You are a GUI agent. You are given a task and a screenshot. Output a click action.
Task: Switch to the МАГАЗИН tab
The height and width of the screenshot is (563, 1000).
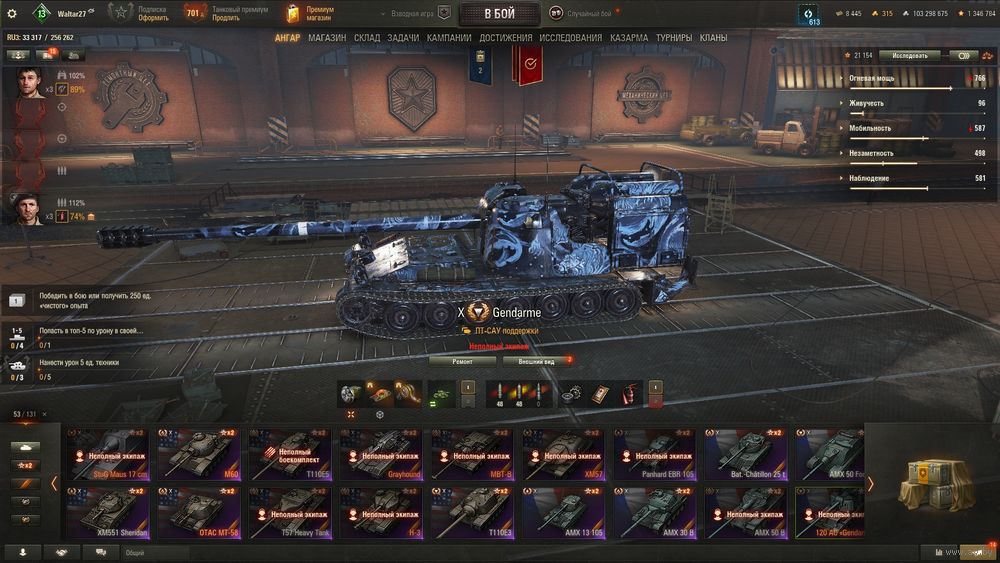click(327, 38)
